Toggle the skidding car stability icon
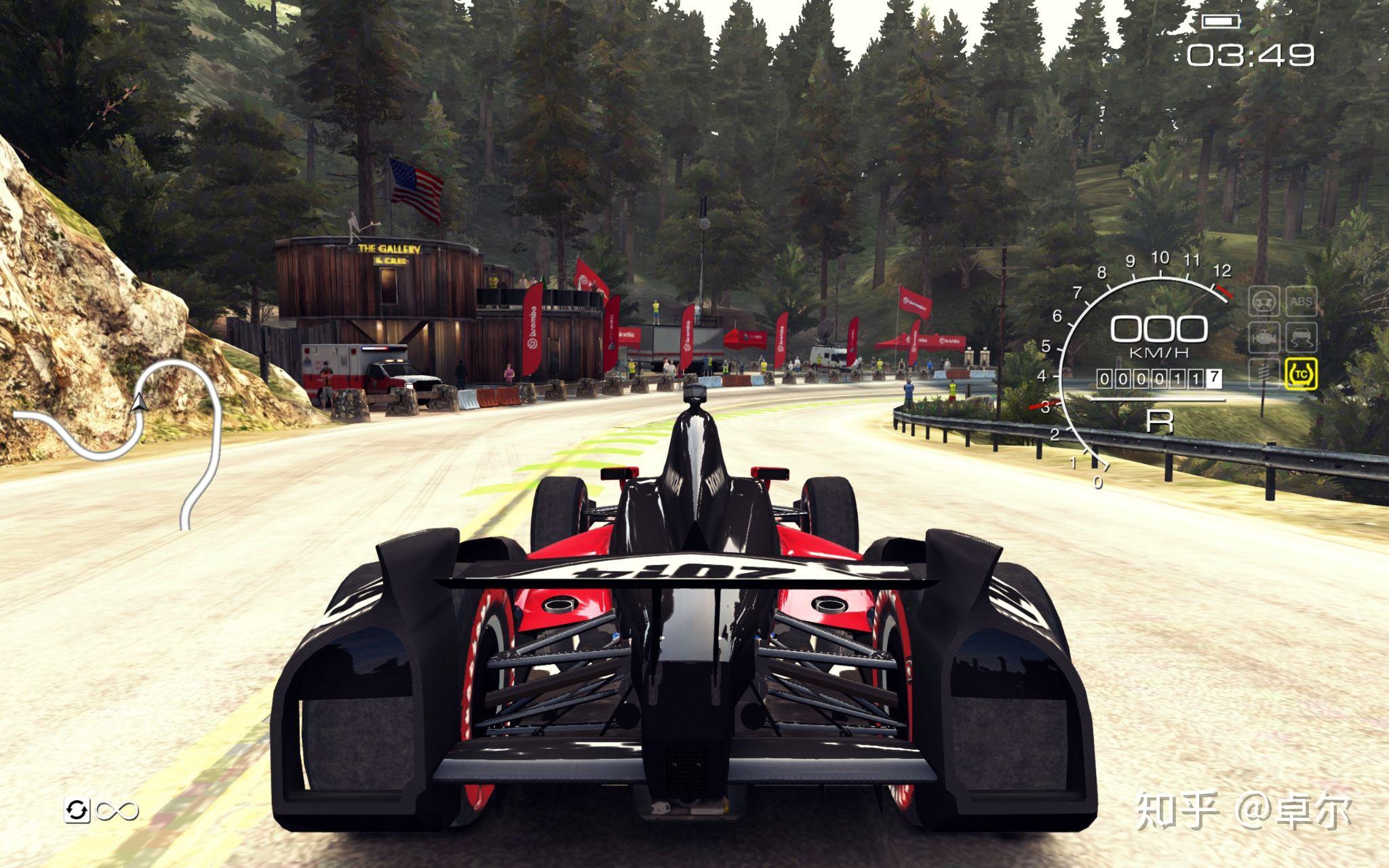This screenshot has width=1389, height=868. 1300,337
